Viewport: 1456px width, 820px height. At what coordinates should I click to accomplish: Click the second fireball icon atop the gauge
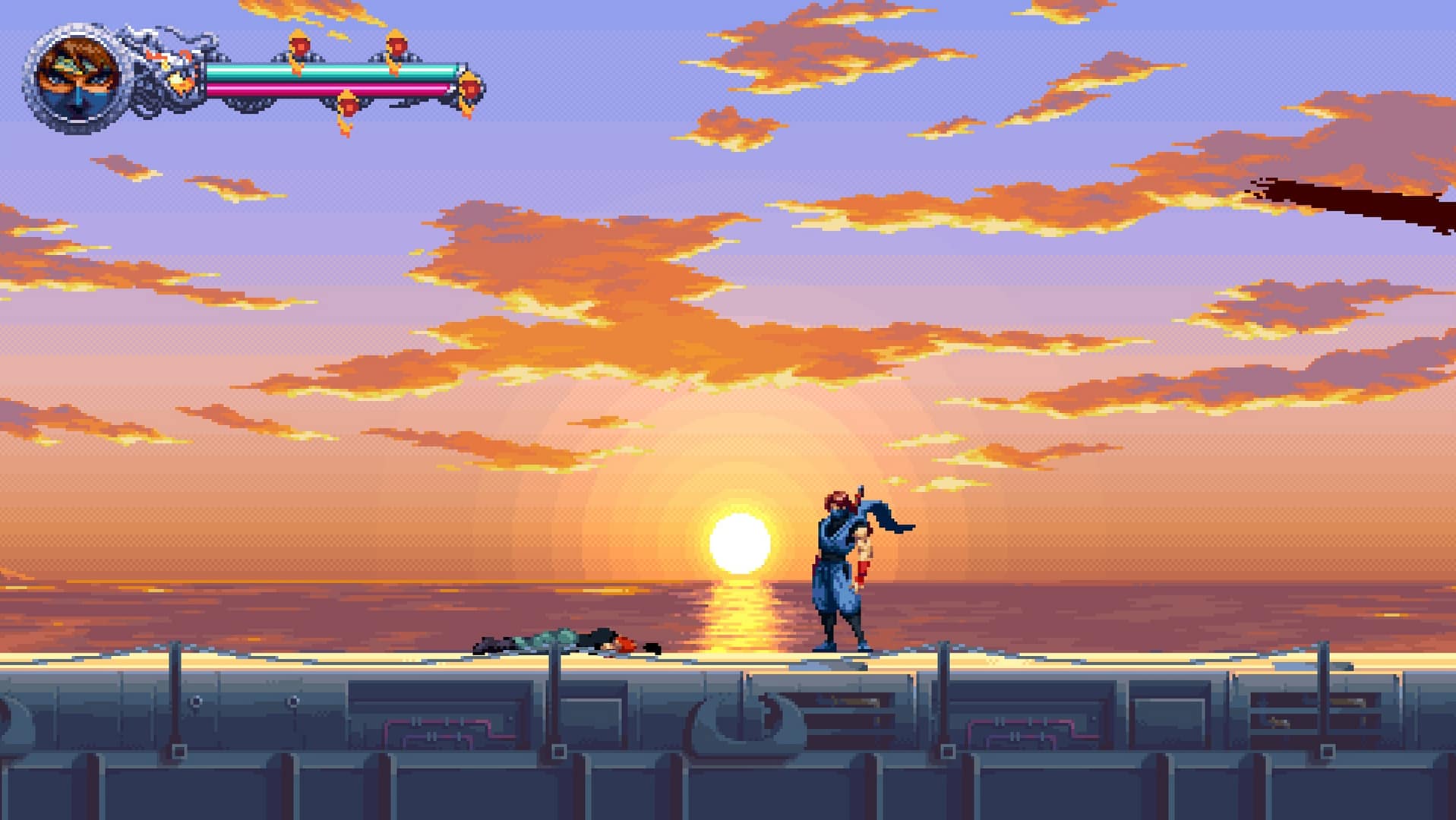(x=396, y=46)
